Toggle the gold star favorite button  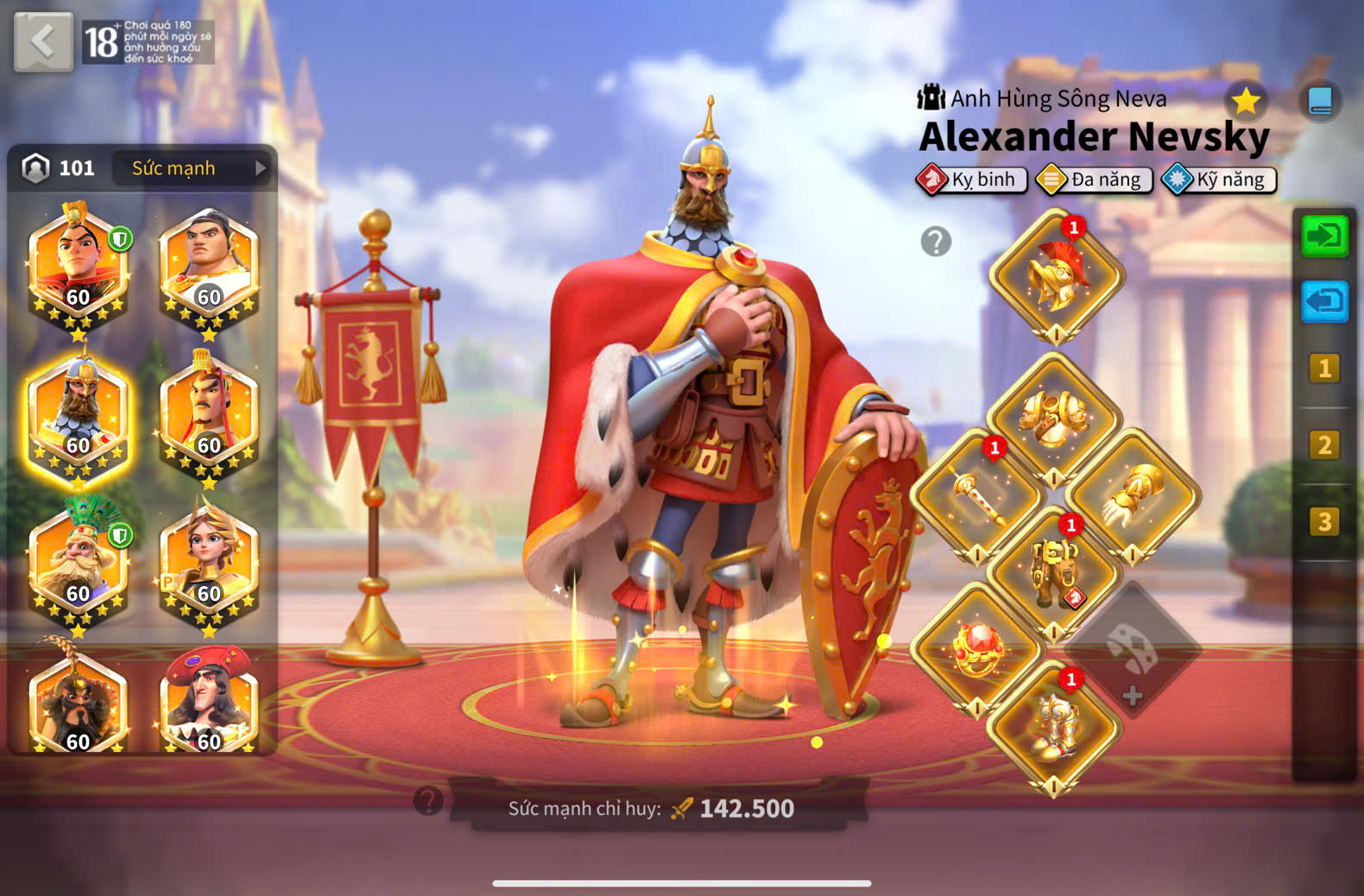tap(1245, 102)
